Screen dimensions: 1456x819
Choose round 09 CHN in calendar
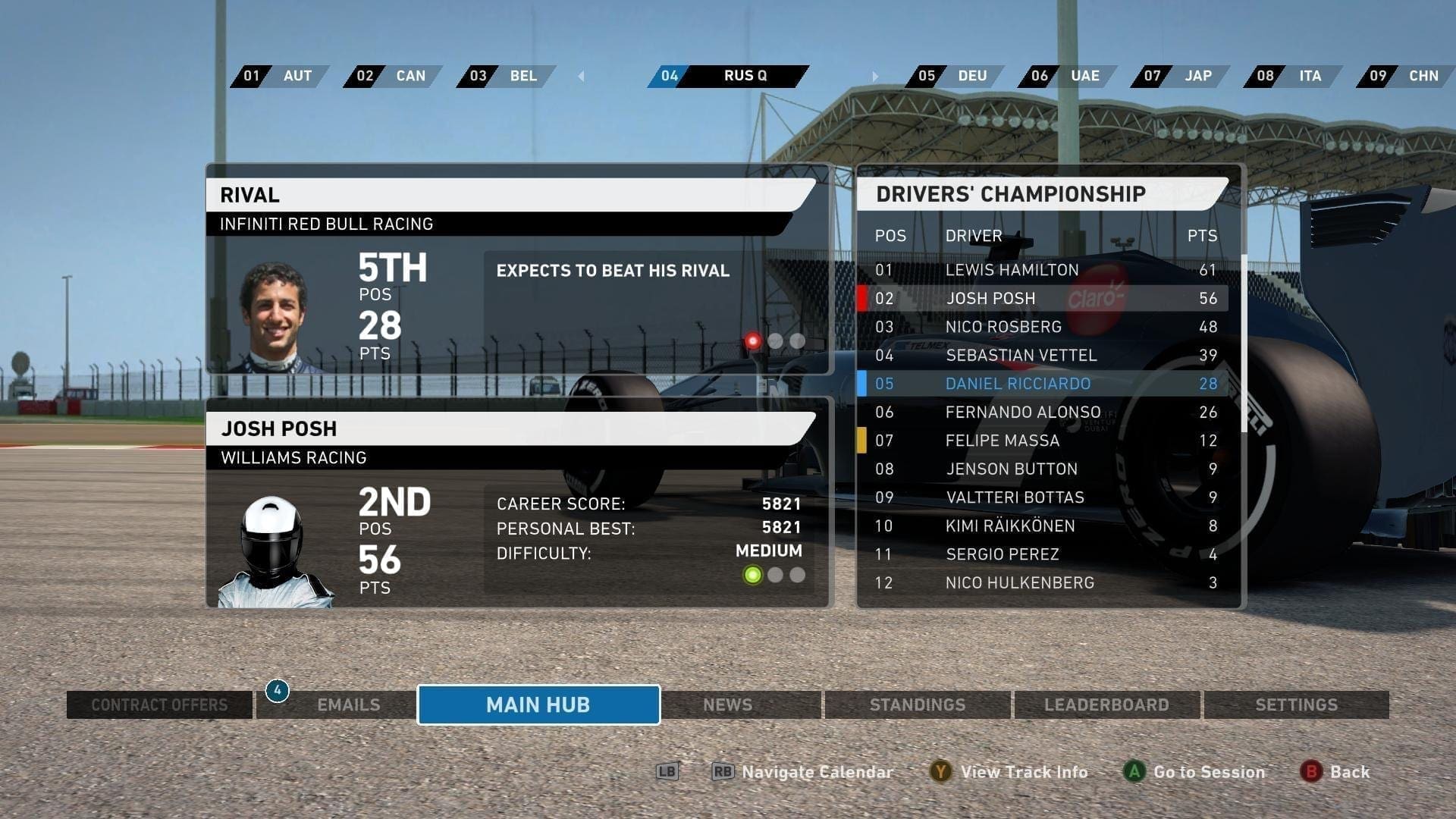point(1406,76)
